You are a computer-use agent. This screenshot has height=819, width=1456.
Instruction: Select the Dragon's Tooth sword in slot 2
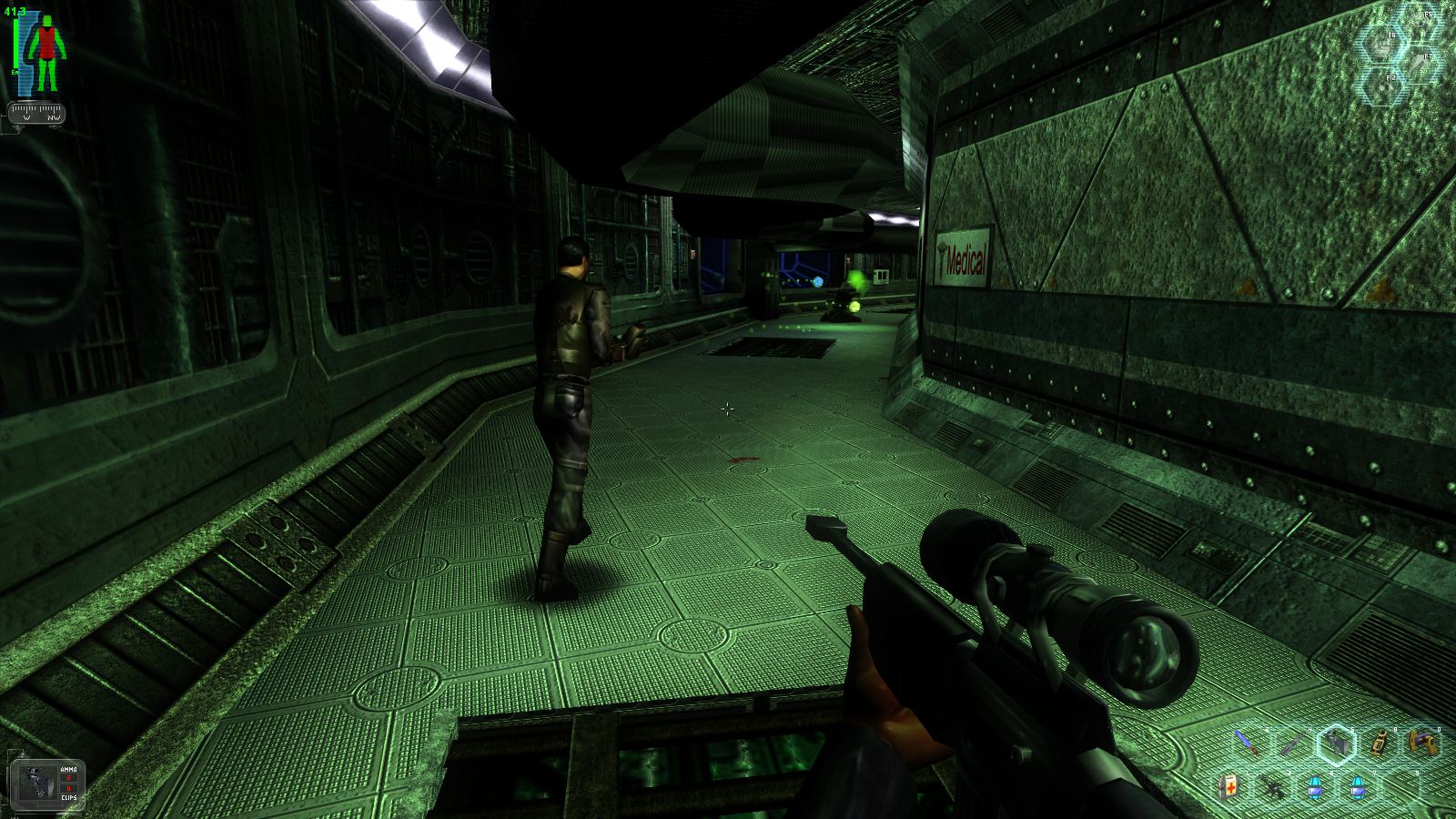click(x=1248, y=743)
